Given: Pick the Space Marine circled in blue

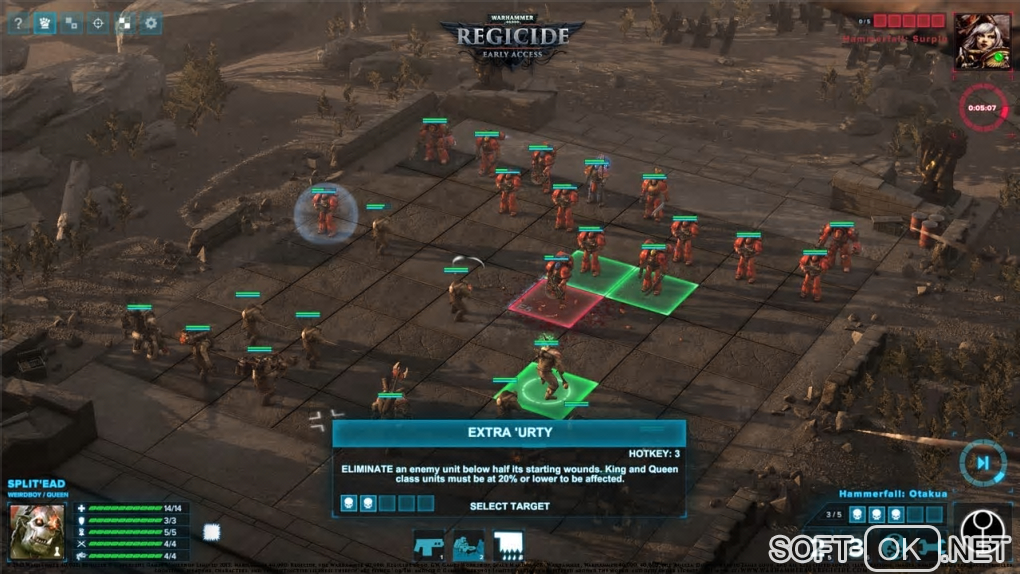Looking at the screenshot, I should (x=325, y=213).
